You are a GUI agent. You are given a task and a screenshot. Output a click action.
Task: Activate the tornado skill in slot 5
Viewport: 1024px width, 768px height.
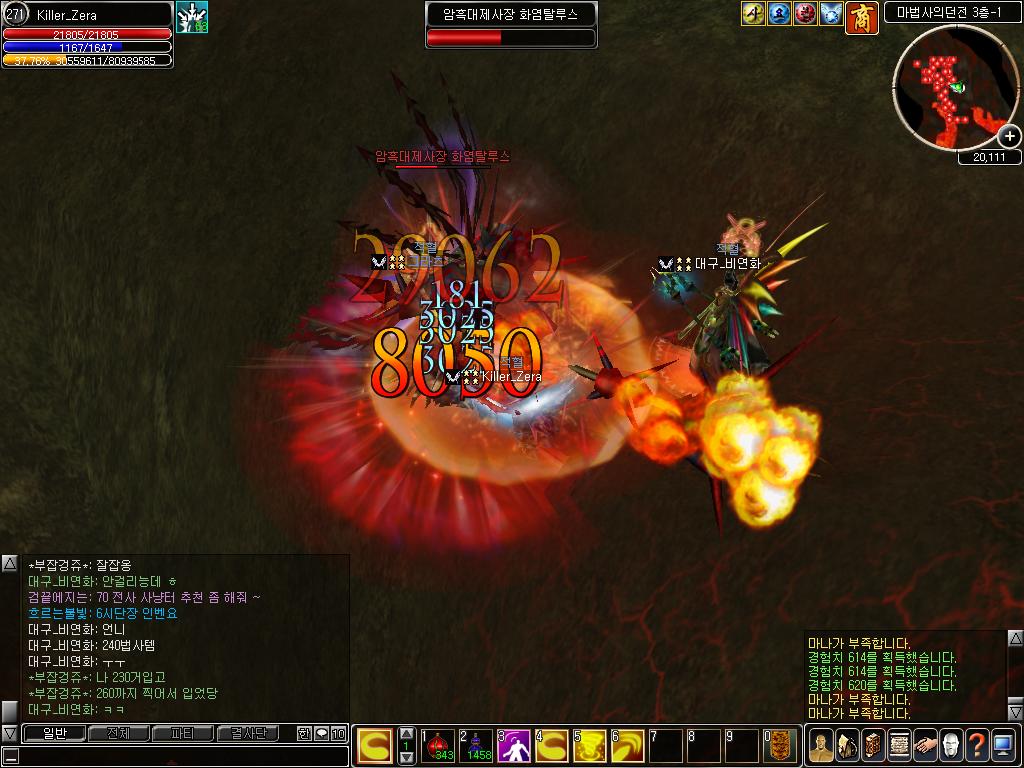click(590, 745)
